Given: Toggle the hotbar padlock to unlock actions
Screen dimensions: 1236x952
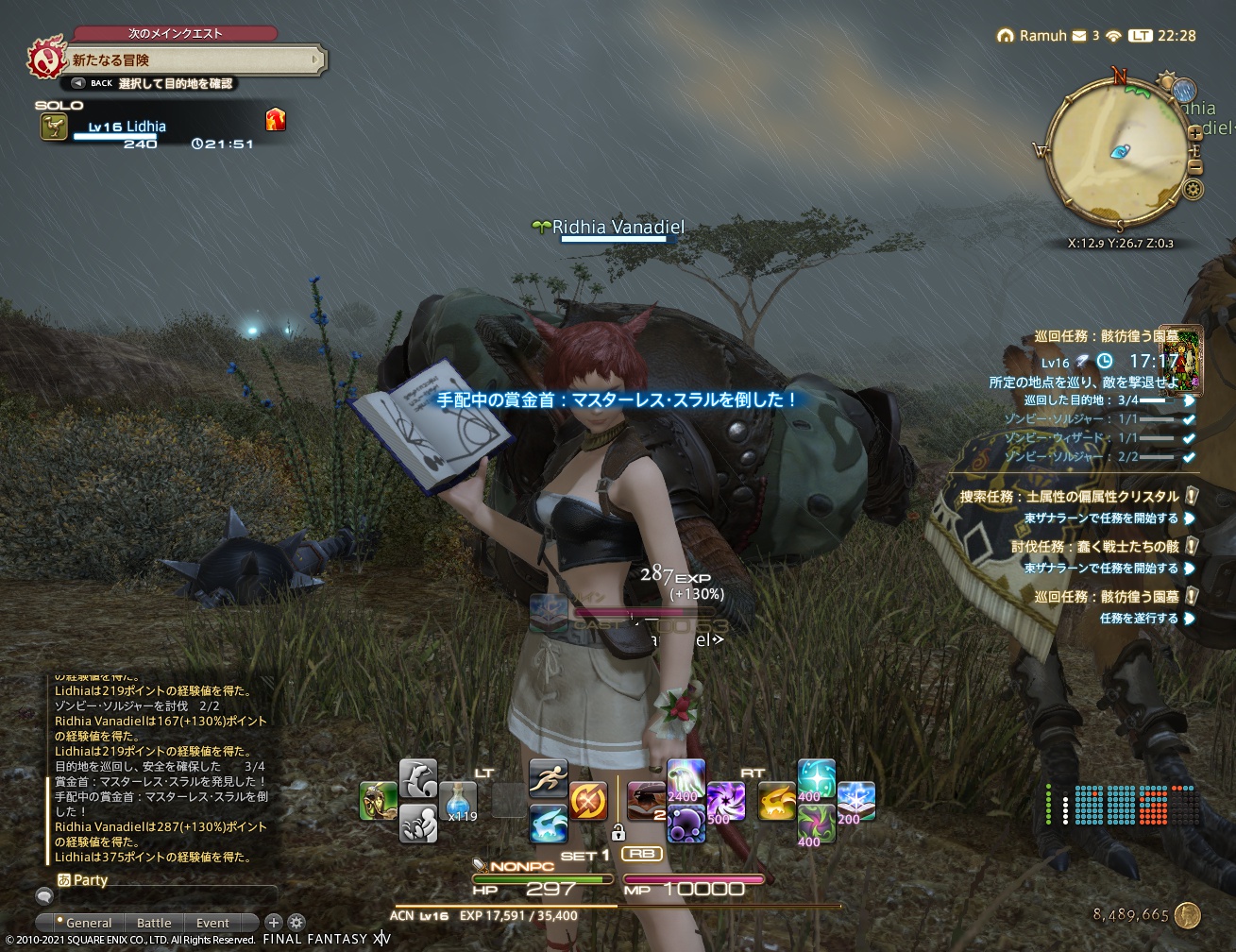Looking at the screenshot, I should 619,834.
